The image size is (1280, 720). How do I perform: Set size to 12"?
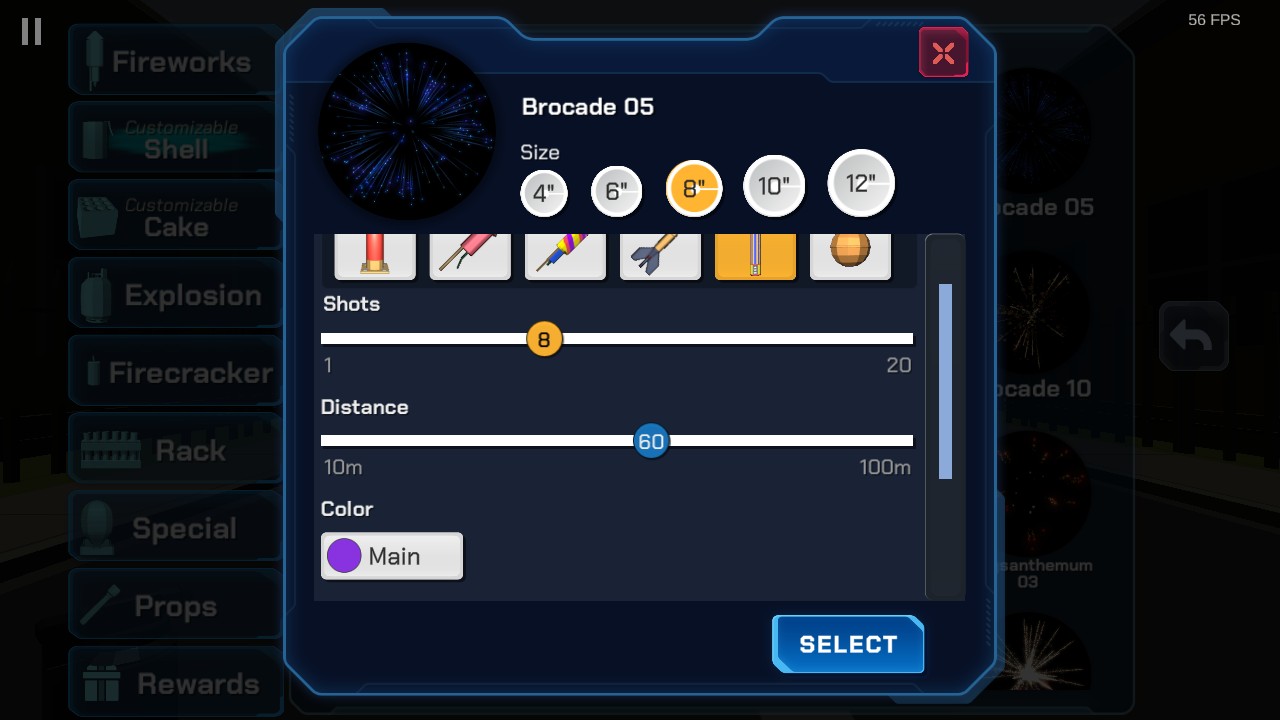(861, 183)
